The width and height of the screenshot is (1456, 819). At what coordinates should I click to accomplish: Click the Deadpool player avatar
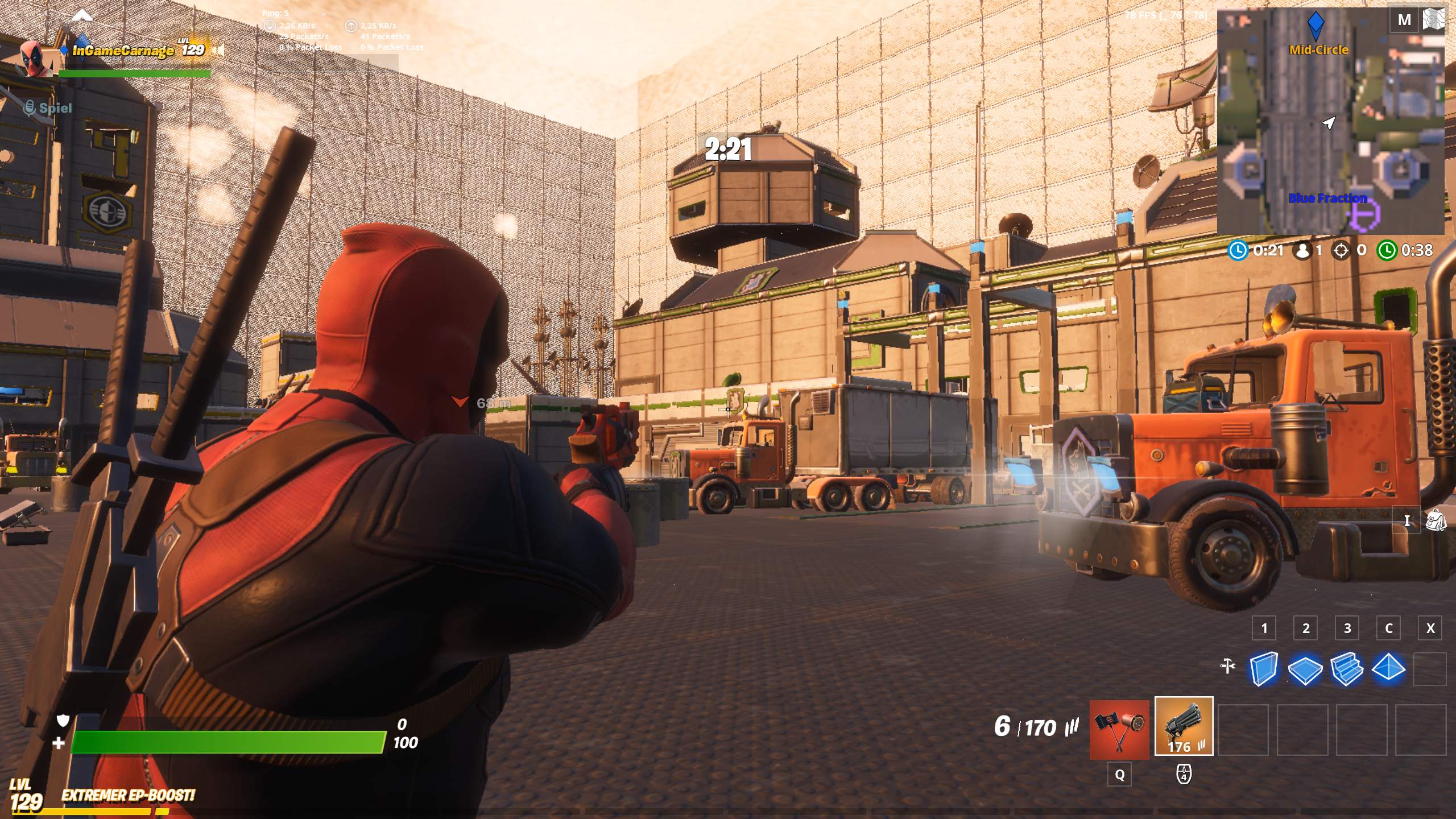[36, 58]
